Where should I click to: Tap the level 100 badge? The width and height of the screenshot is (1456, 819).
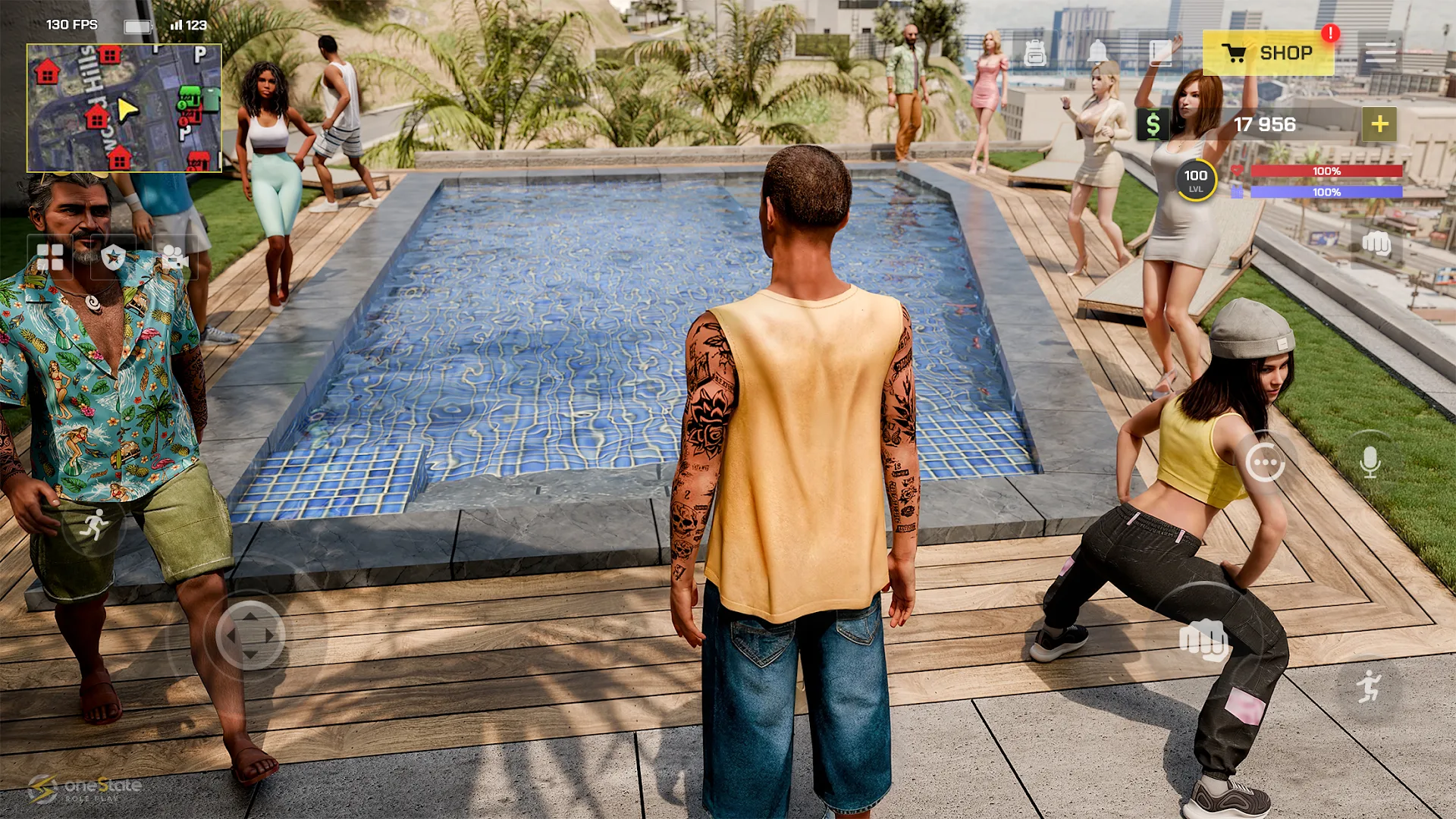[x=1195, y=179]
